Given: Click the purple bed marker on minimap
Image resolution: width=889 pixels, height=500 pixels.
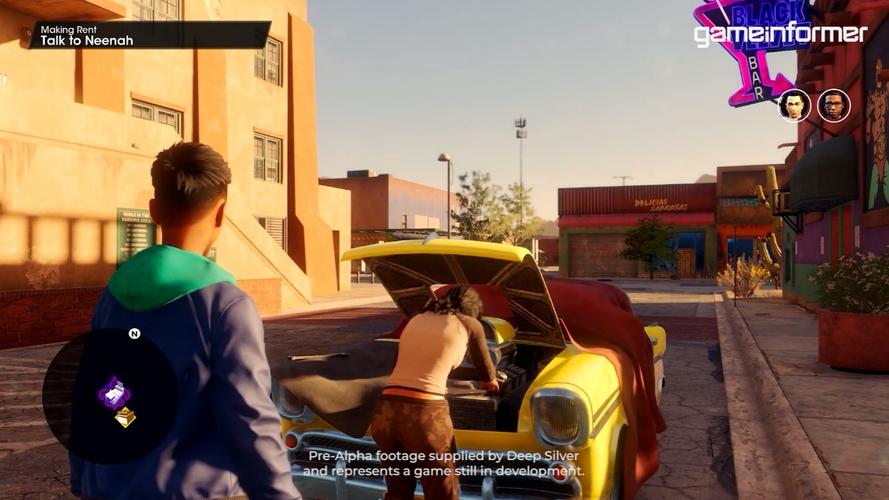Looking at the screenshot, I should (114, 392).
